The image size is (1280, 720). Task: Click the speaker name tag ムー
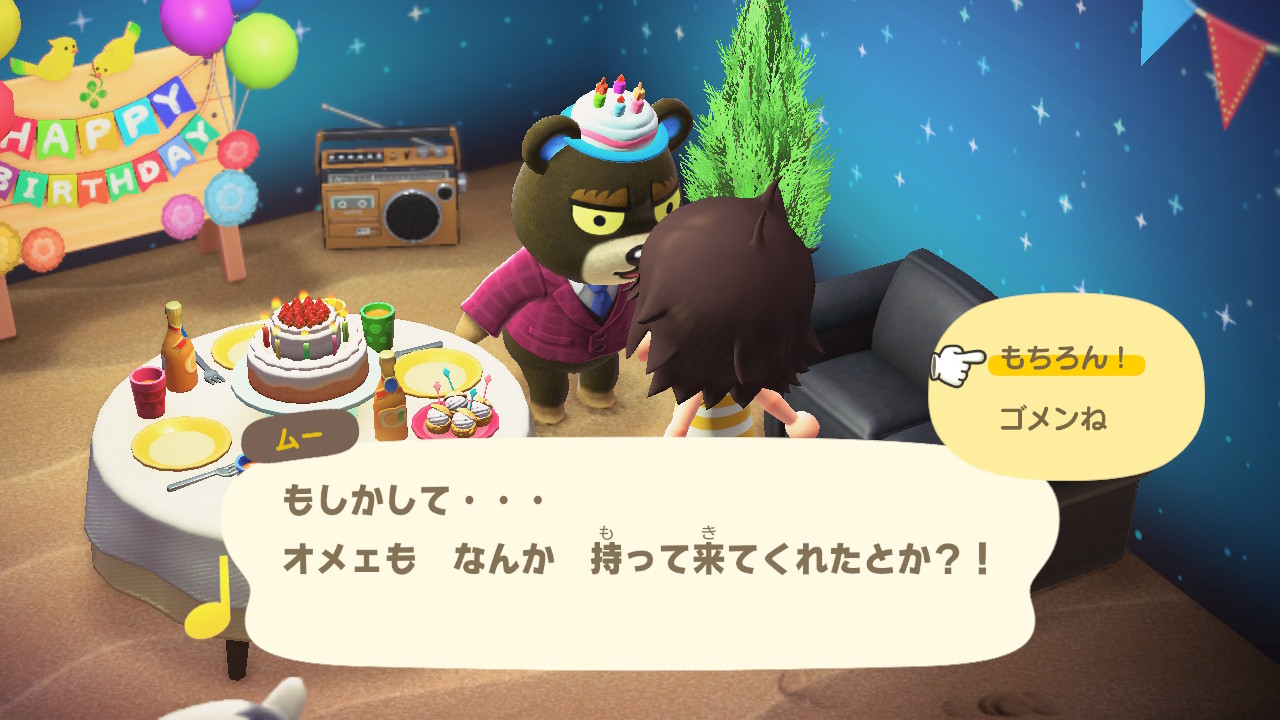[x=302, y=434]
